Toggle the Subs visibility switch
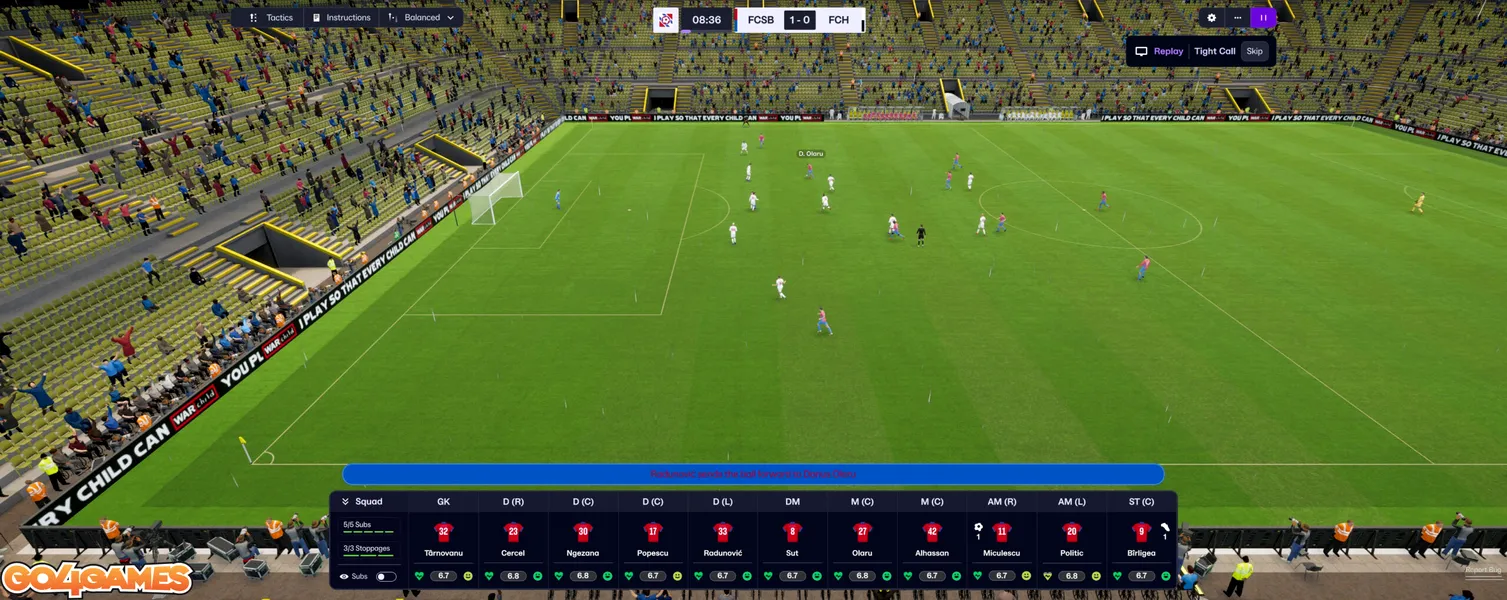The height and width of the screenshot is (600, 1507). (x=385, y=576)
